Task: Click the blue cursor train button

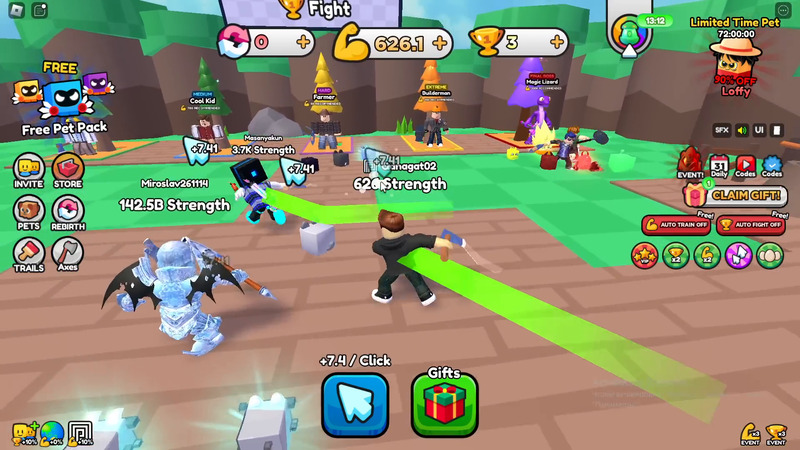Action: [x=355, y=404]
